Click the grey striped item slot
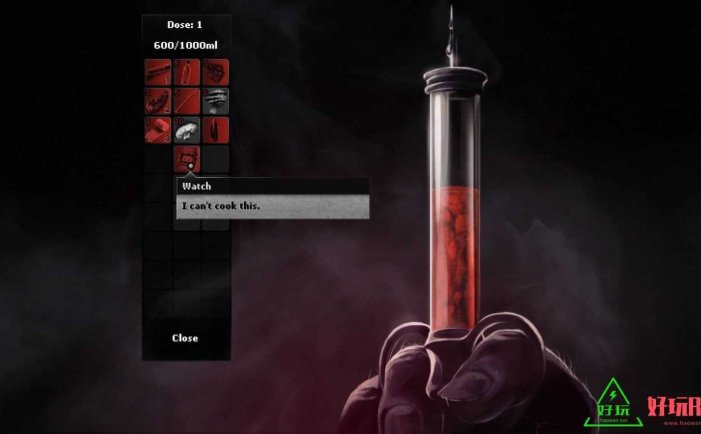The height and width of the screenshot is (434, 701). (x=215, y=101)
